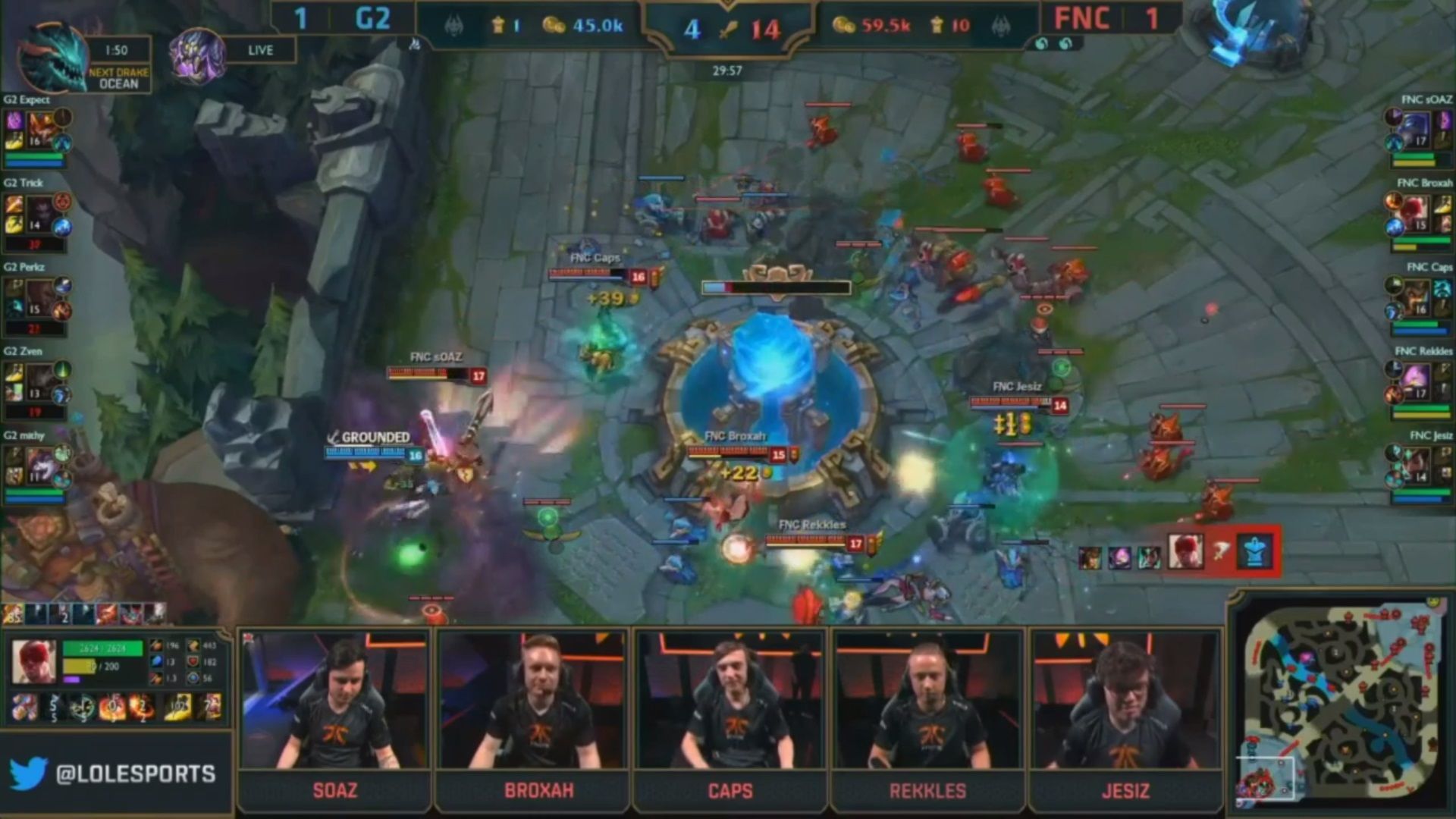The image size is (1456, 819).
Task: Click Rekkles's portrait in the red kill announcement
Action: (1186, 551)
